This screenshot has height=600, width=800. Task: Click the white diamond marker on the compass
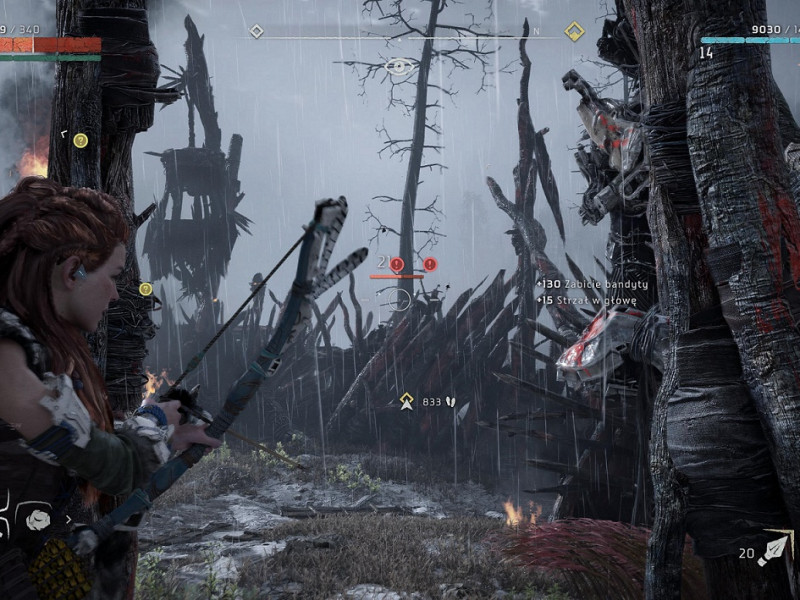pos(257,32)
